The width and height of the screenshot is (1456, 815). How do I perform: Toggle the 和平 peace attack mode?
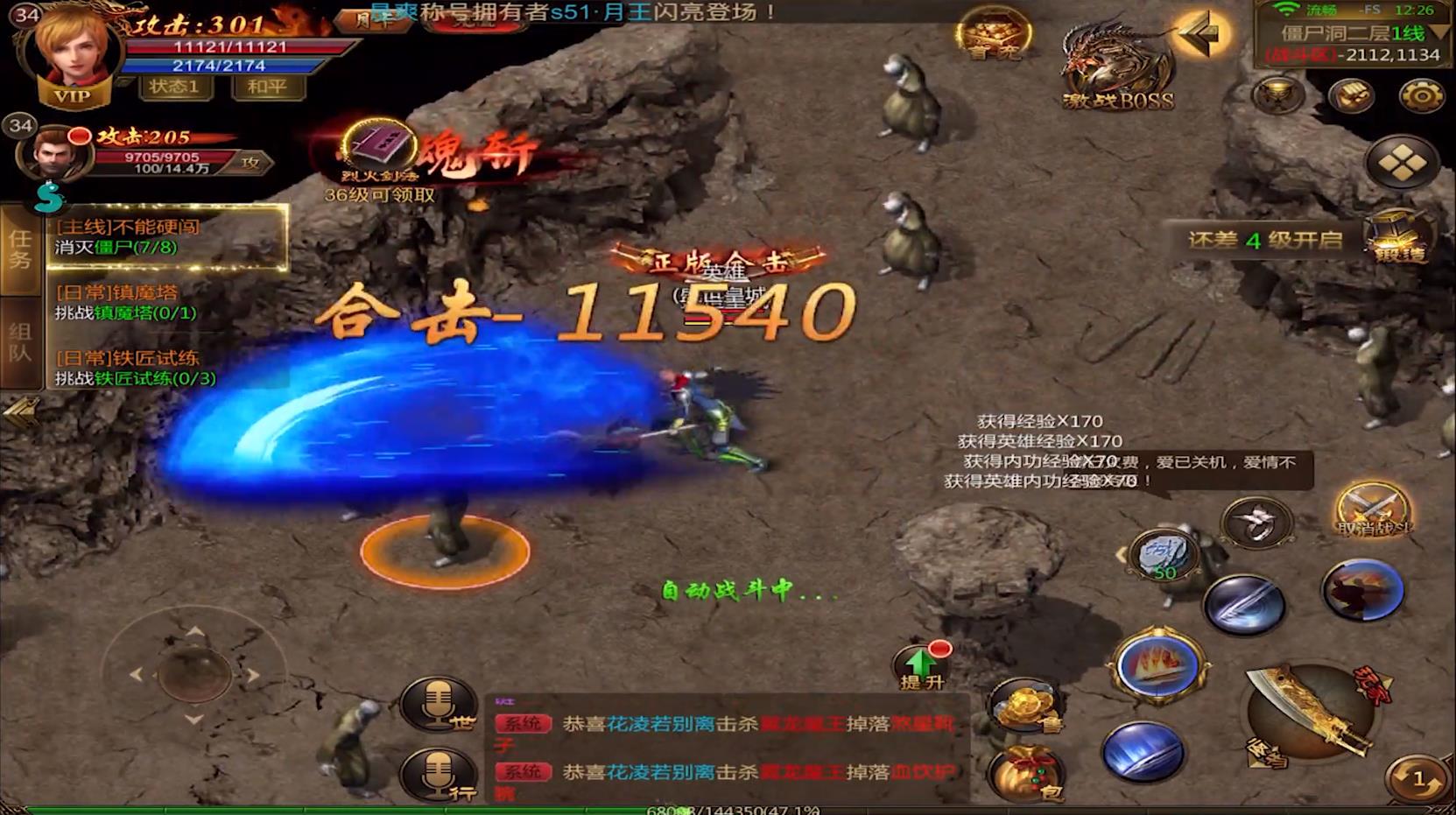[x=268, y=88]
